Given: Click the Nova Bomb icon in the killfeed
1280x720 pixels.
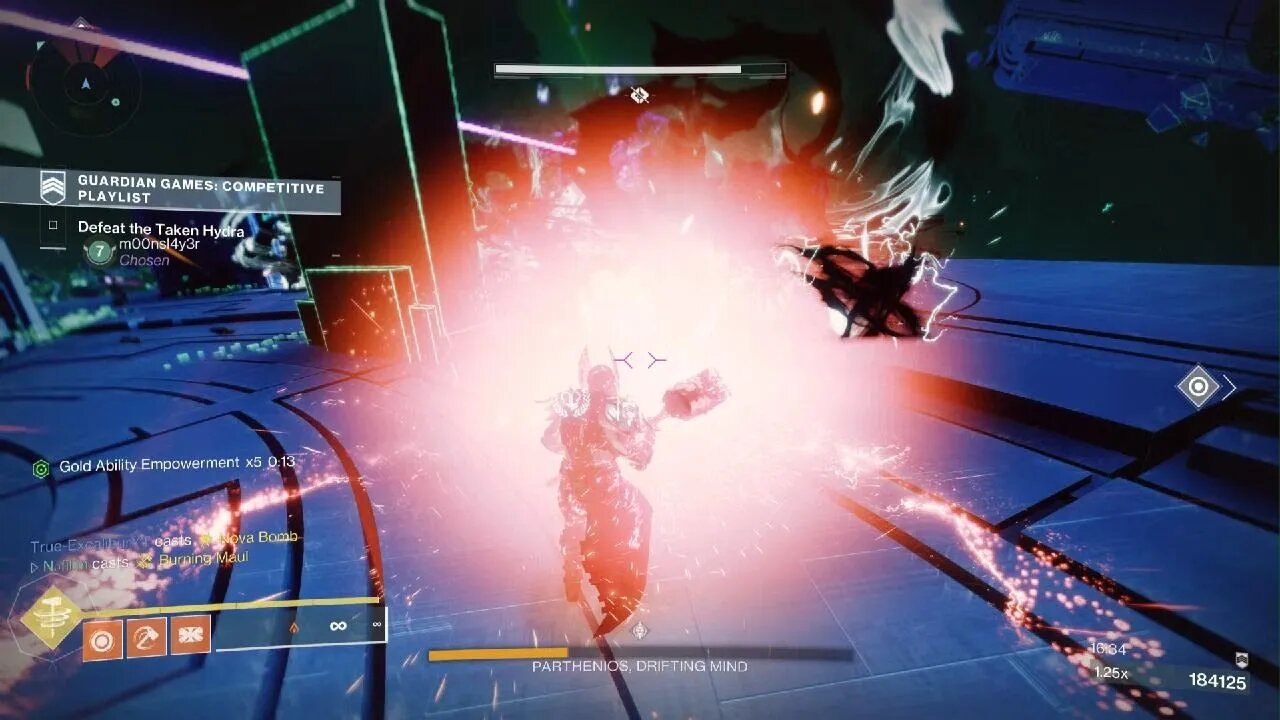Looking at the screenshot, I should click(207, 538).
